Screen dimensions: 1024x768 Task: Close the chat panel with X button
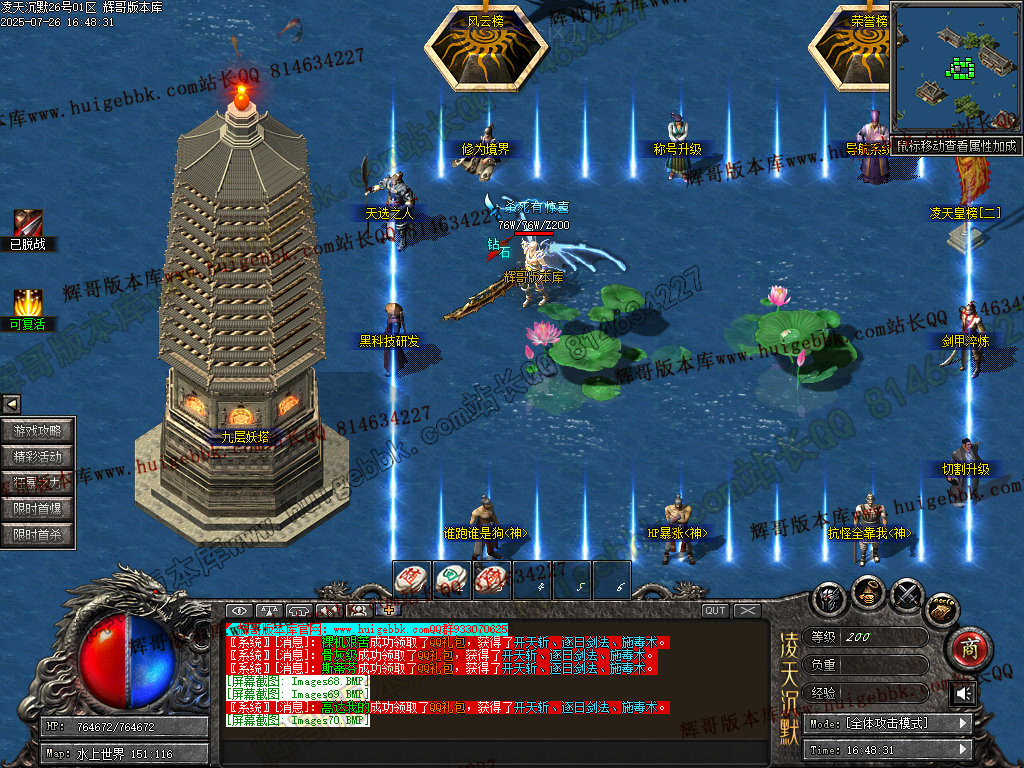(747, 610)
